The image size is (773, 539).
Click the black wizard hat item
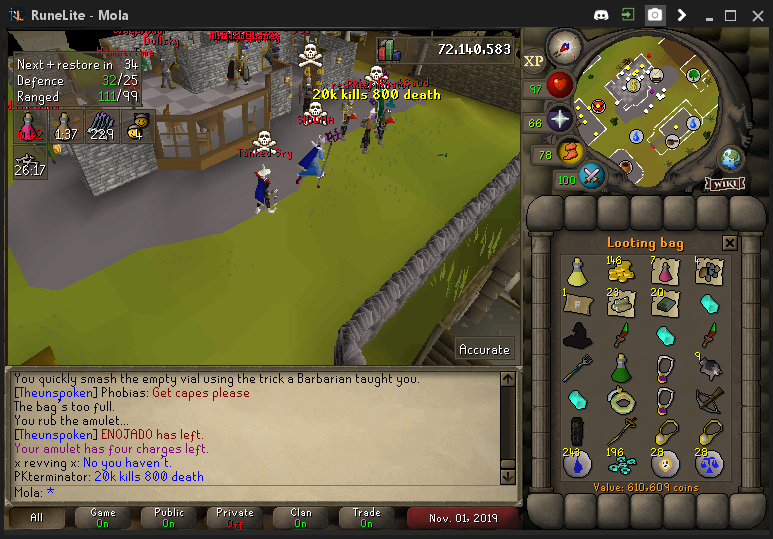(x=577, y=337)
